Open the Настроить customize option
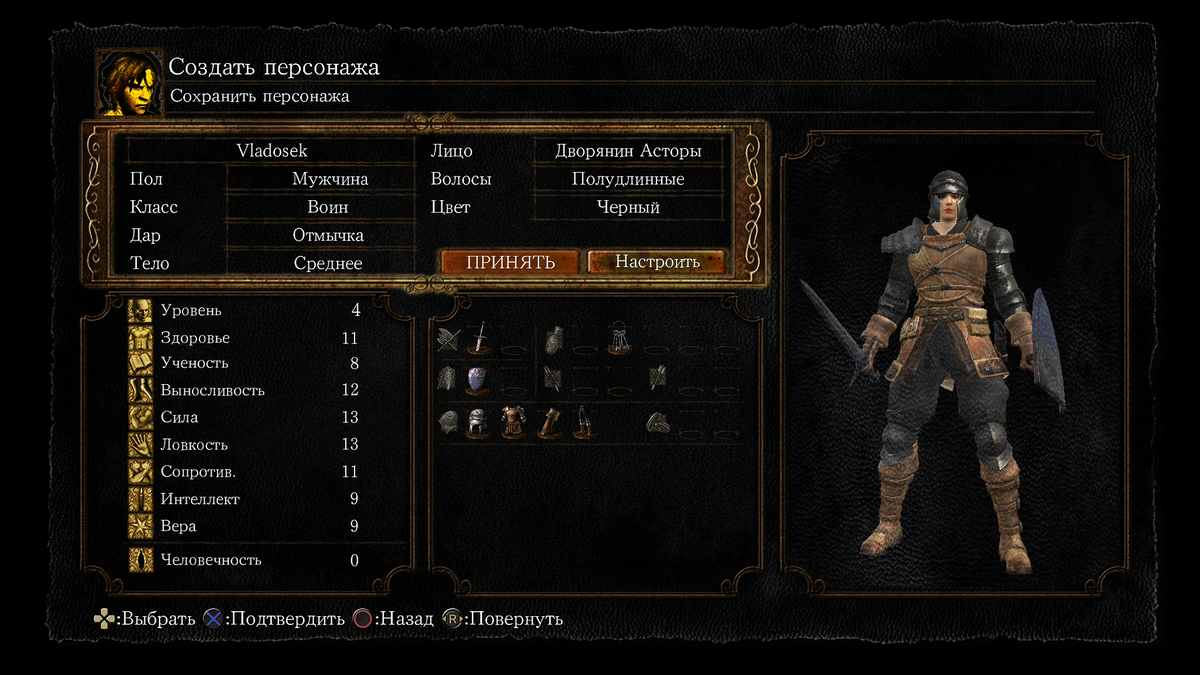The height and width of the screenshot is (675, 1200). [657, 262]
